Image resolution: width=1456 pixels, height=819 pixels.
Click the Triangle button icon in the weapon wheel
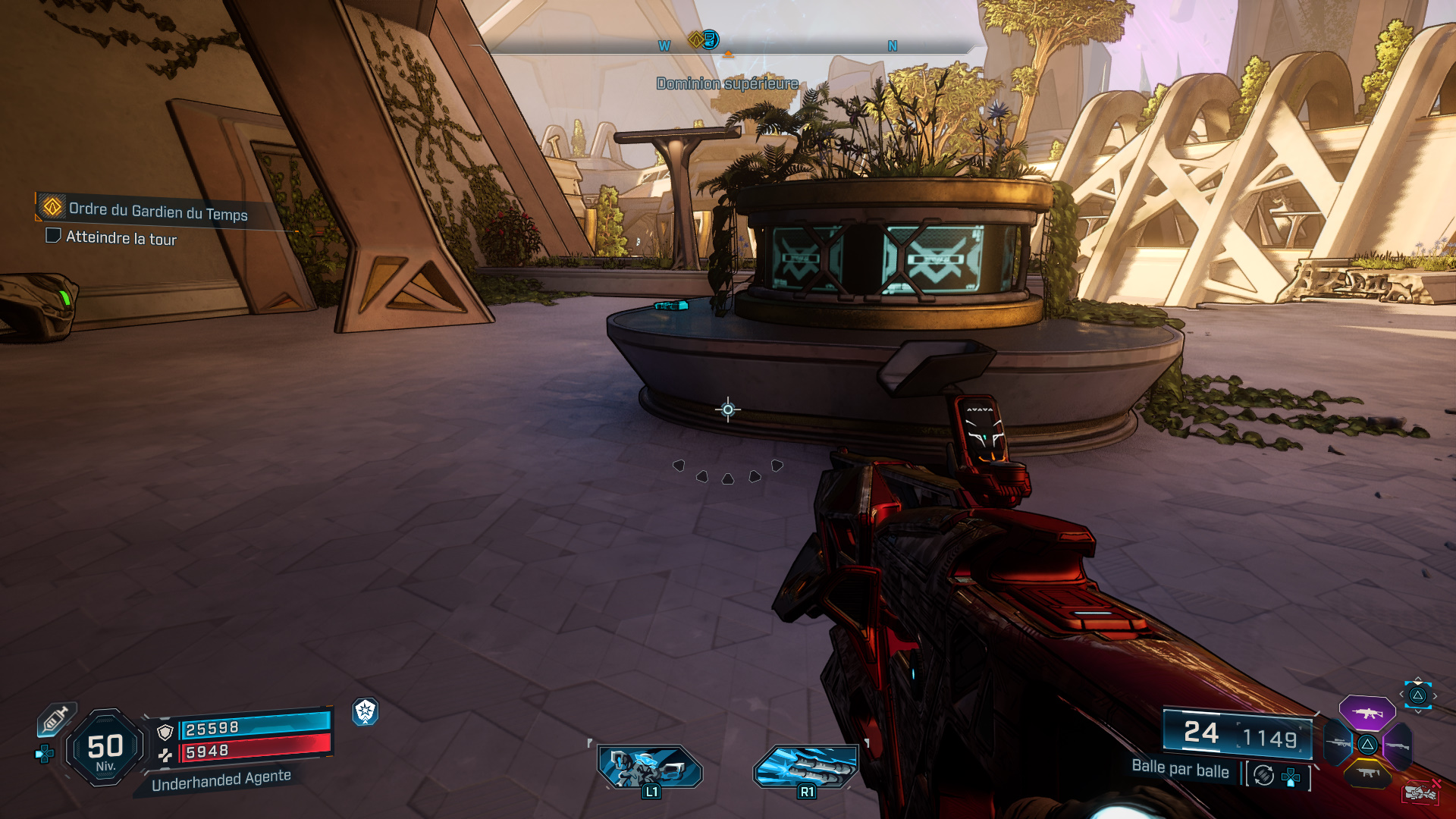point(1367,745)
